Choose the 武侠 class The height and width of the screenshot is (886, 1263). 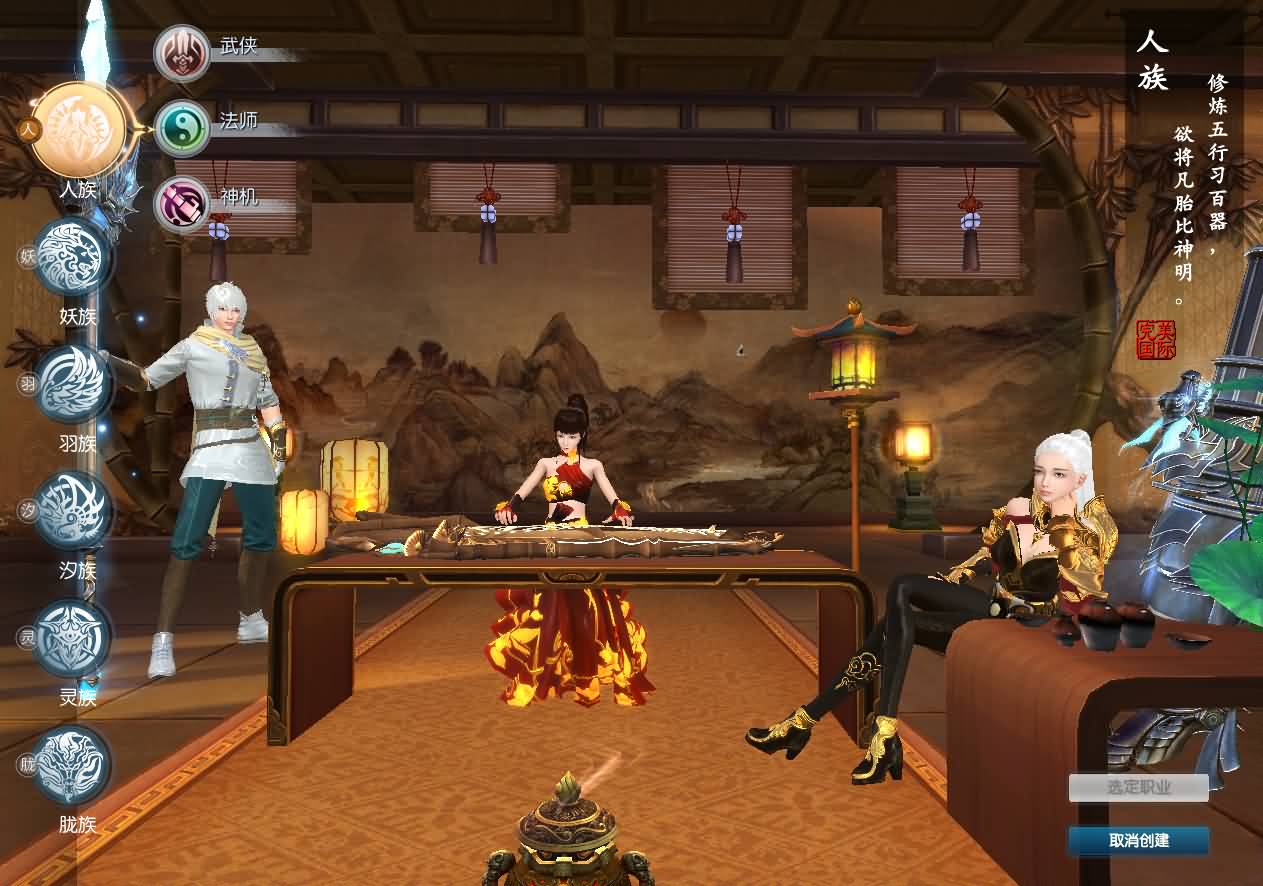(x=182, y=53)
